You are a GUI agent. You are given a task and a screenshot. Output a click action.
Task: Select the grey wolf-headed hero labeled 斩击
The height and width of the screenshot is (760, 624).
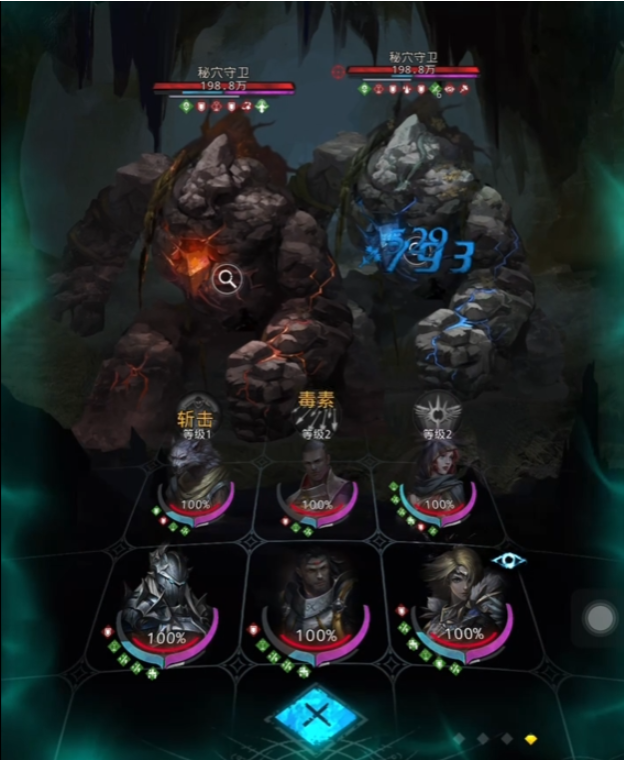point(196,482)
